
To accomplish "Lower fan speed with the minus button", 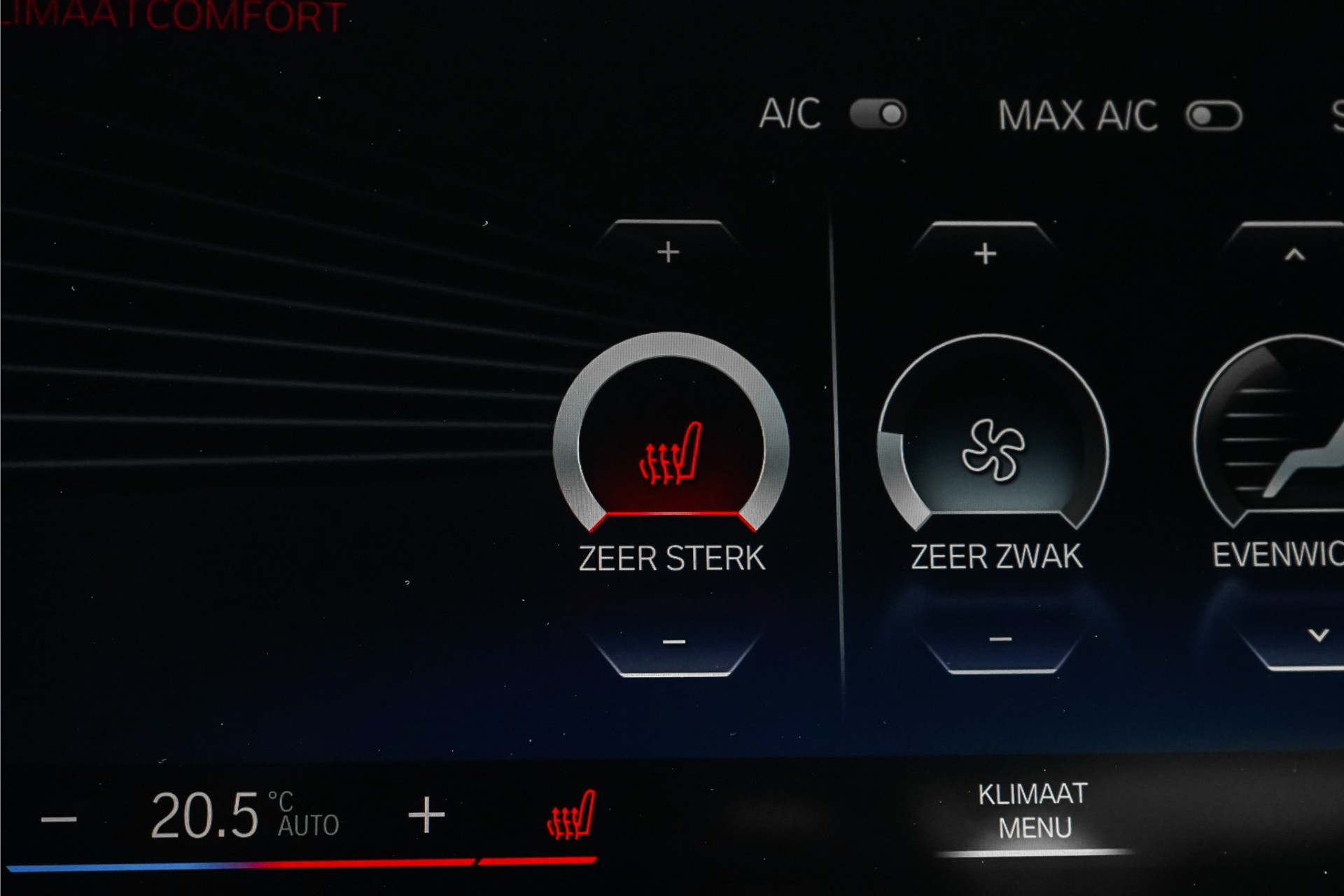I will click(1000, 639).
